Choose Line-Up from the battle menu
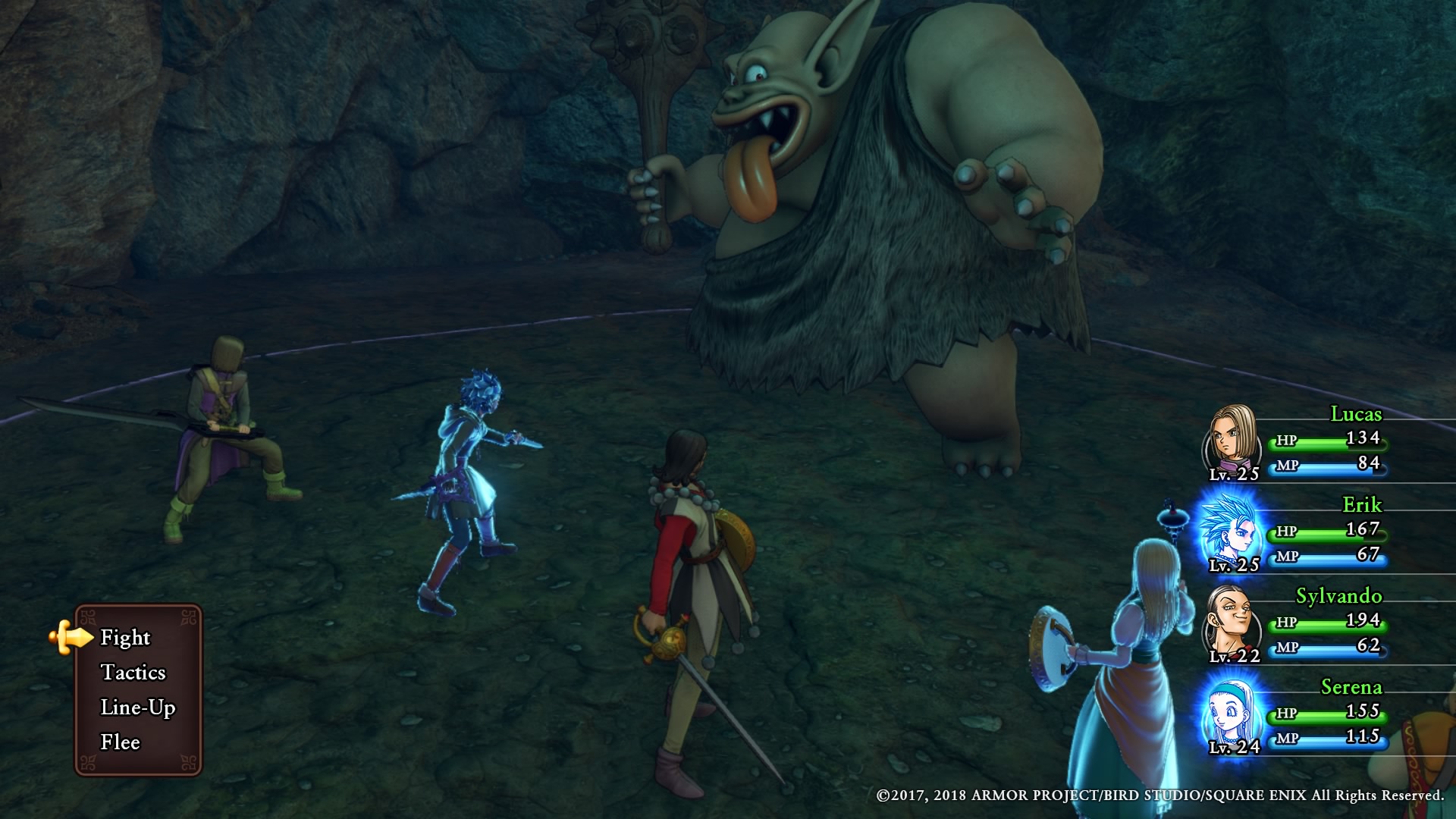This screenshot has height=819, width=1456. click(137, 708)
